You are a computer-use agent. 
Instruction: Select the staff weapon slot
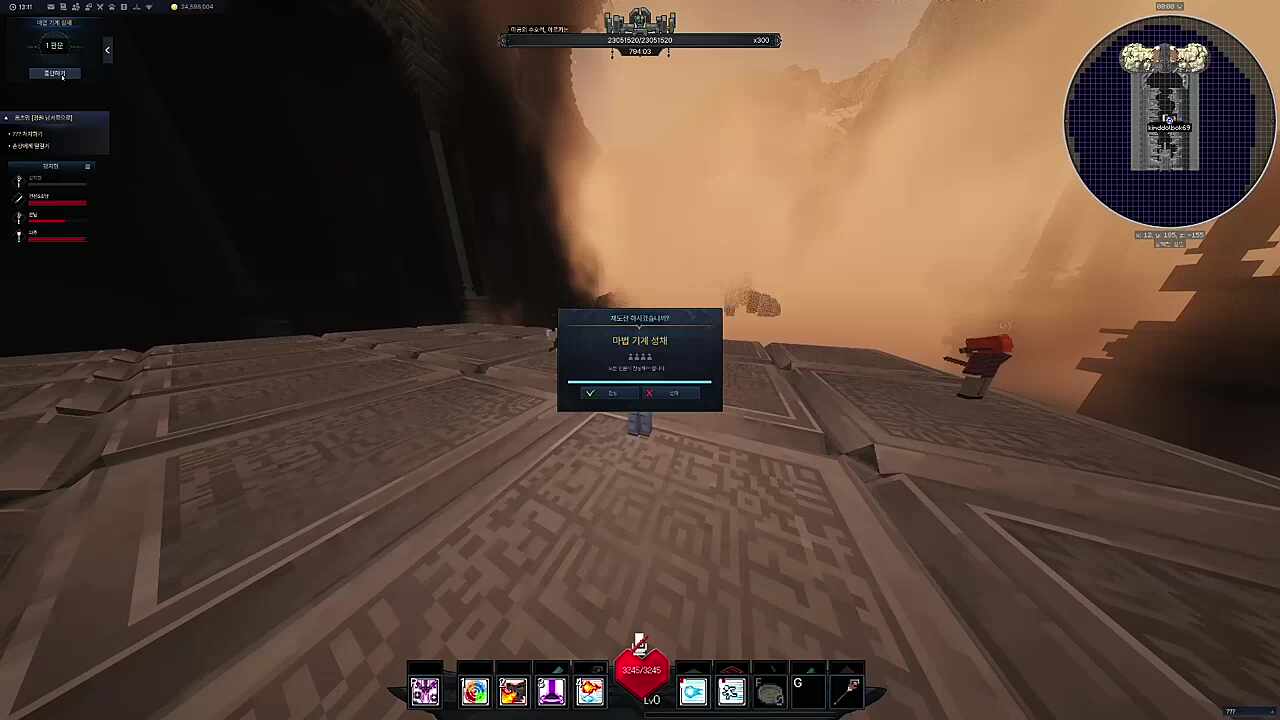851,690
